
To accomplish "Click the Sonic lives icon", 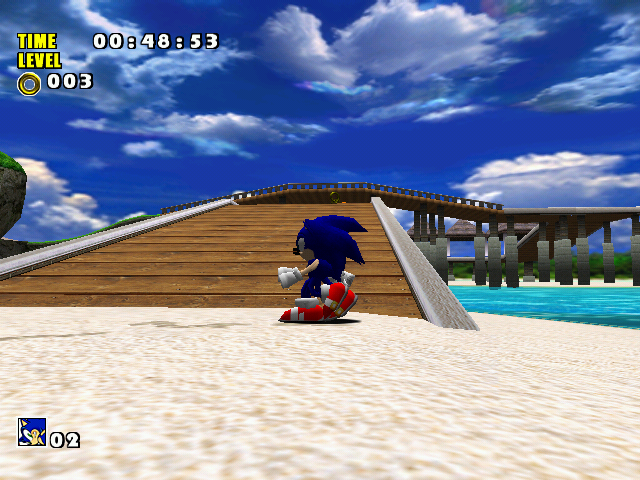I will click(x=32, y=432).
